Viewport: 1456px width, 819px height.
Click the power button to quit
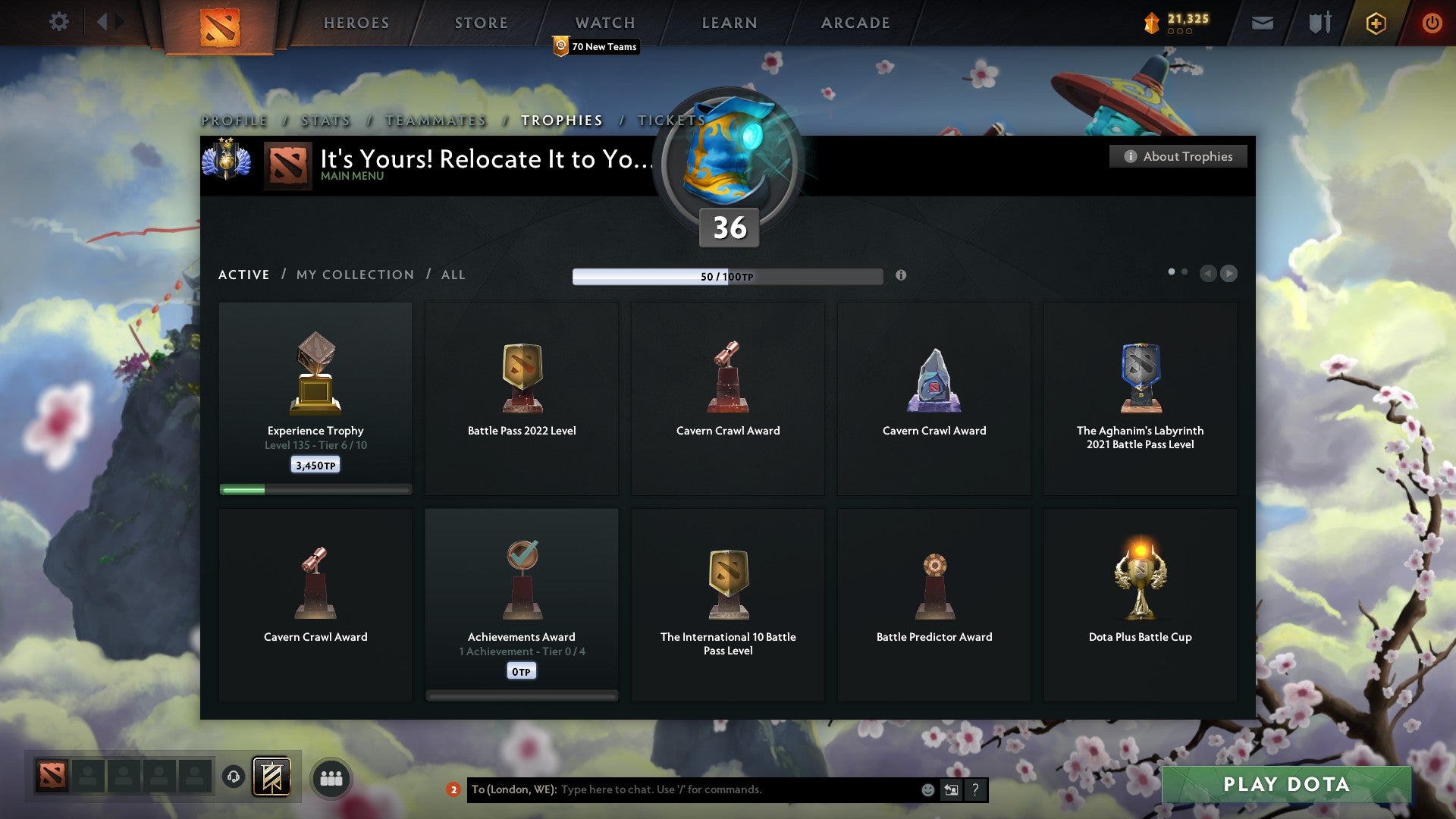point(1432,23)
